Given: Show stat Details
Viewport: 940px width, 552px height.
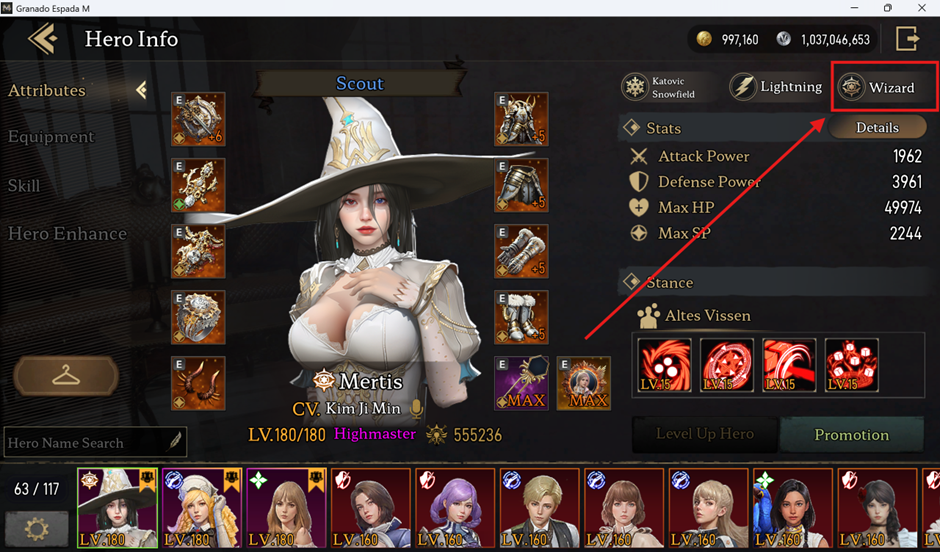Looking at the screenshot, I should pyautogui.click(x=877, y=128).
